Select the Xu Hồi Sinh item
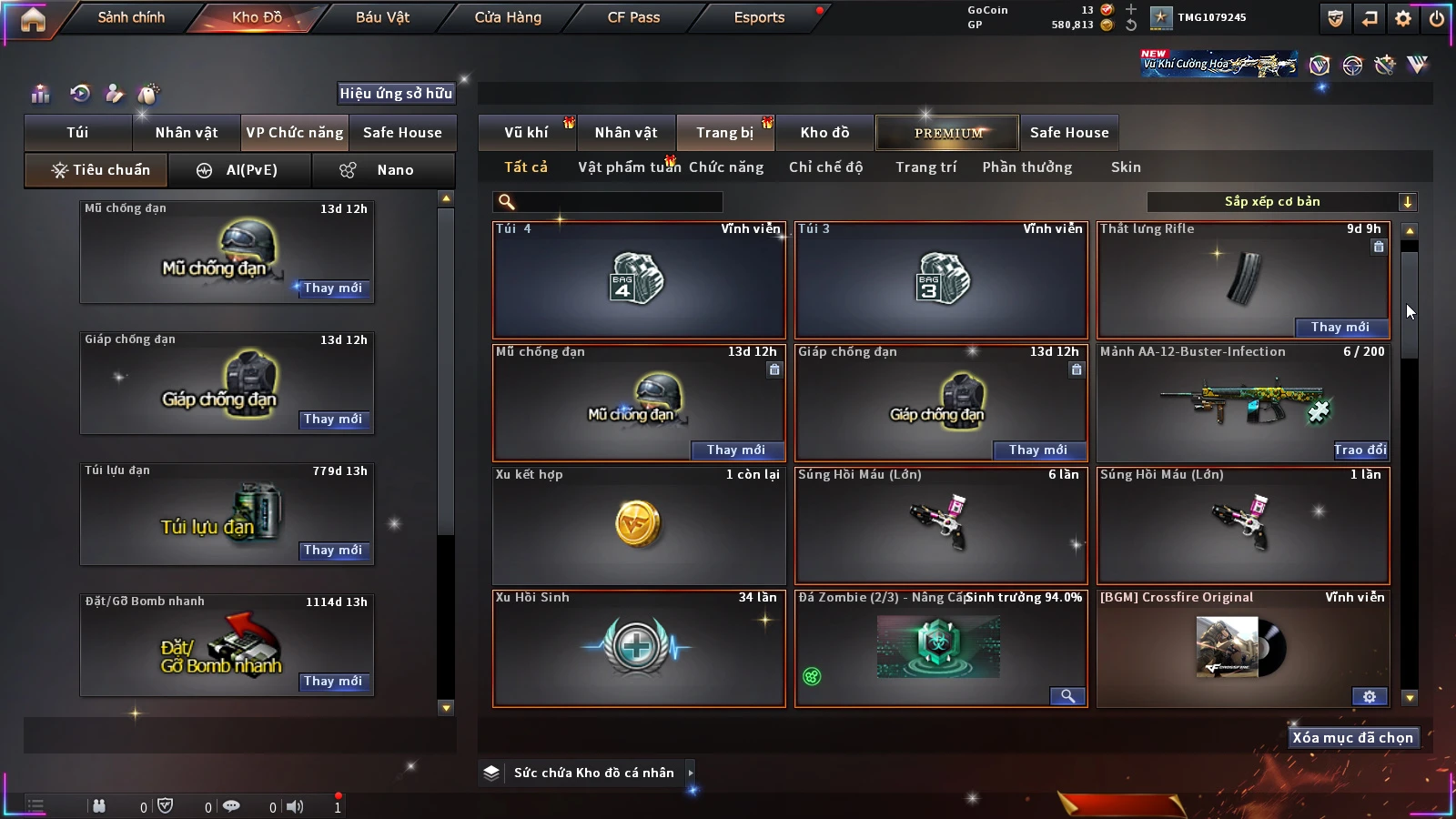This screenshot has height=819, width=1456. coord(639,649)
